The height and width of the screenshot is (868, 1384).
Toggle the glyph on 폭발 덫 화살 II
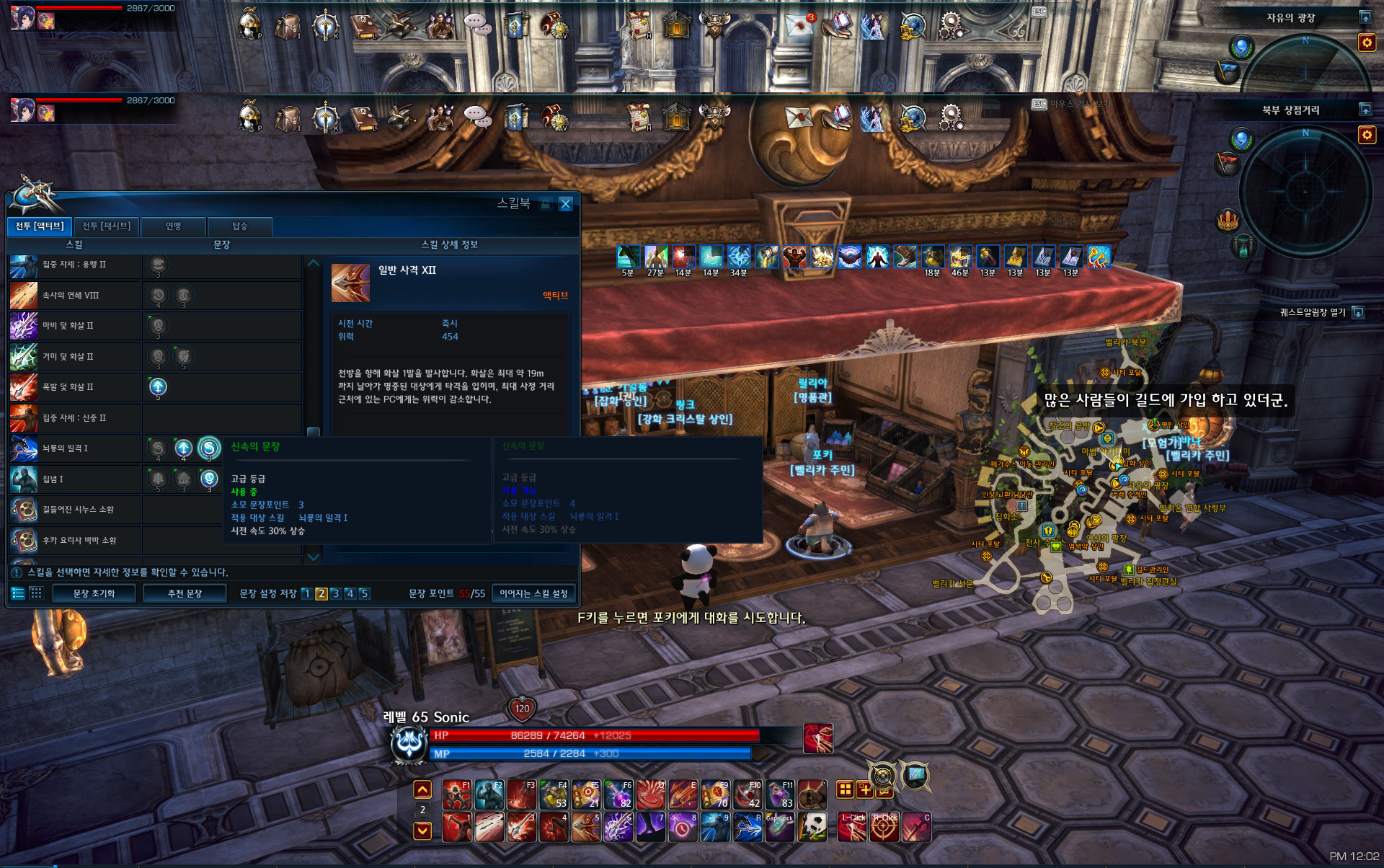pyautogui.click(x=158, y=387)
